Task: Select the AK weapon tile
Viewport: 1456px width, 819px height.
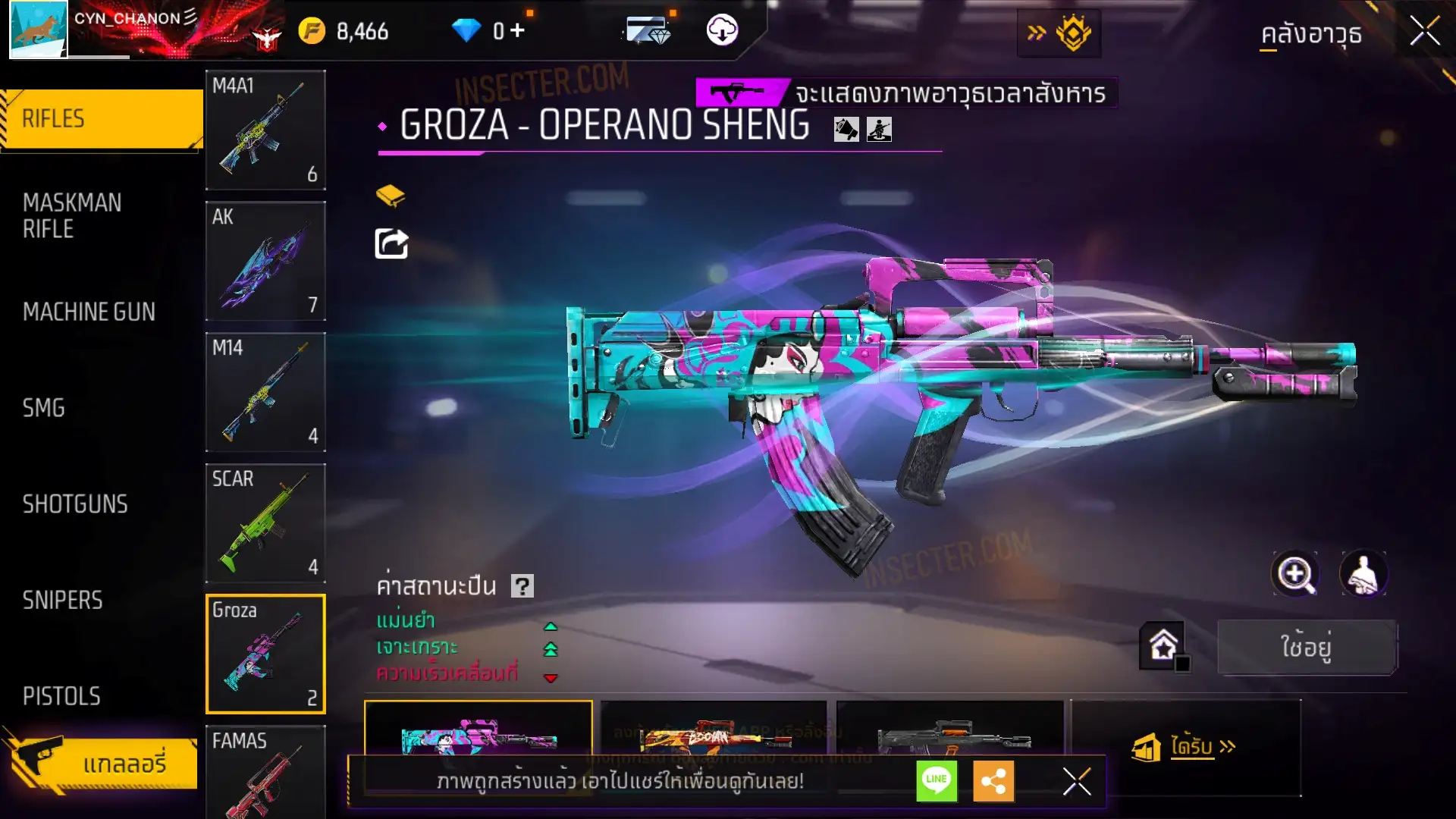Action: [x=265, y=261]
